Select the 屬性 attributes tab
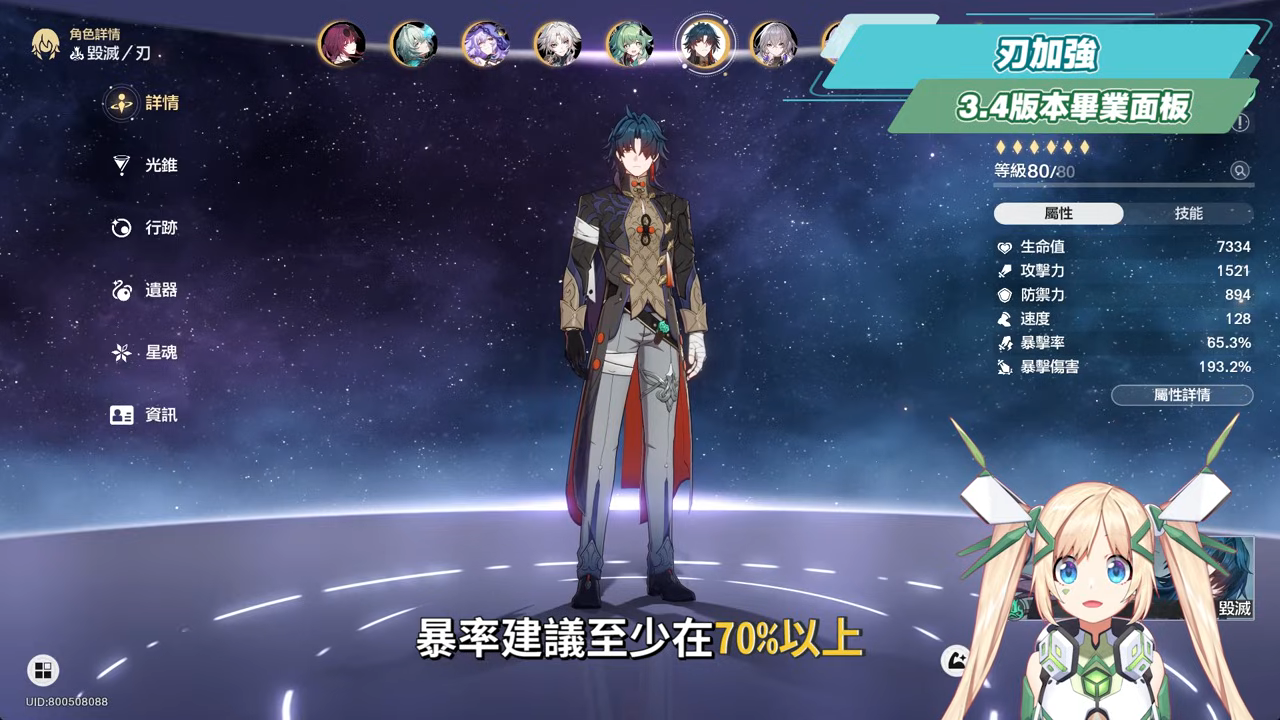This screenshot has width=1280, height=720. pos(1058,214)
